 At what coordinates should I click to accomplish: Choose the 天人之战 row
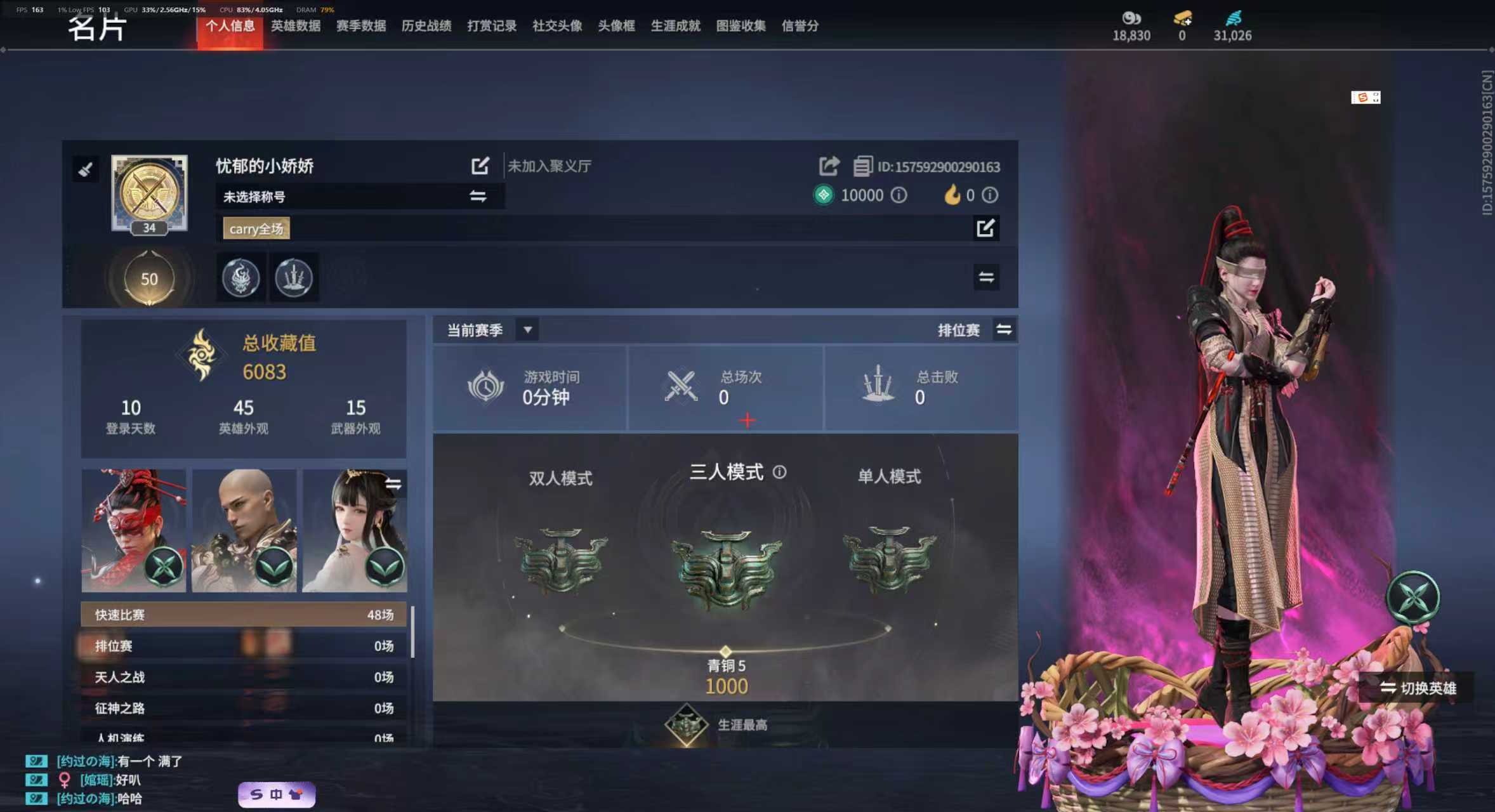(244, 677)
